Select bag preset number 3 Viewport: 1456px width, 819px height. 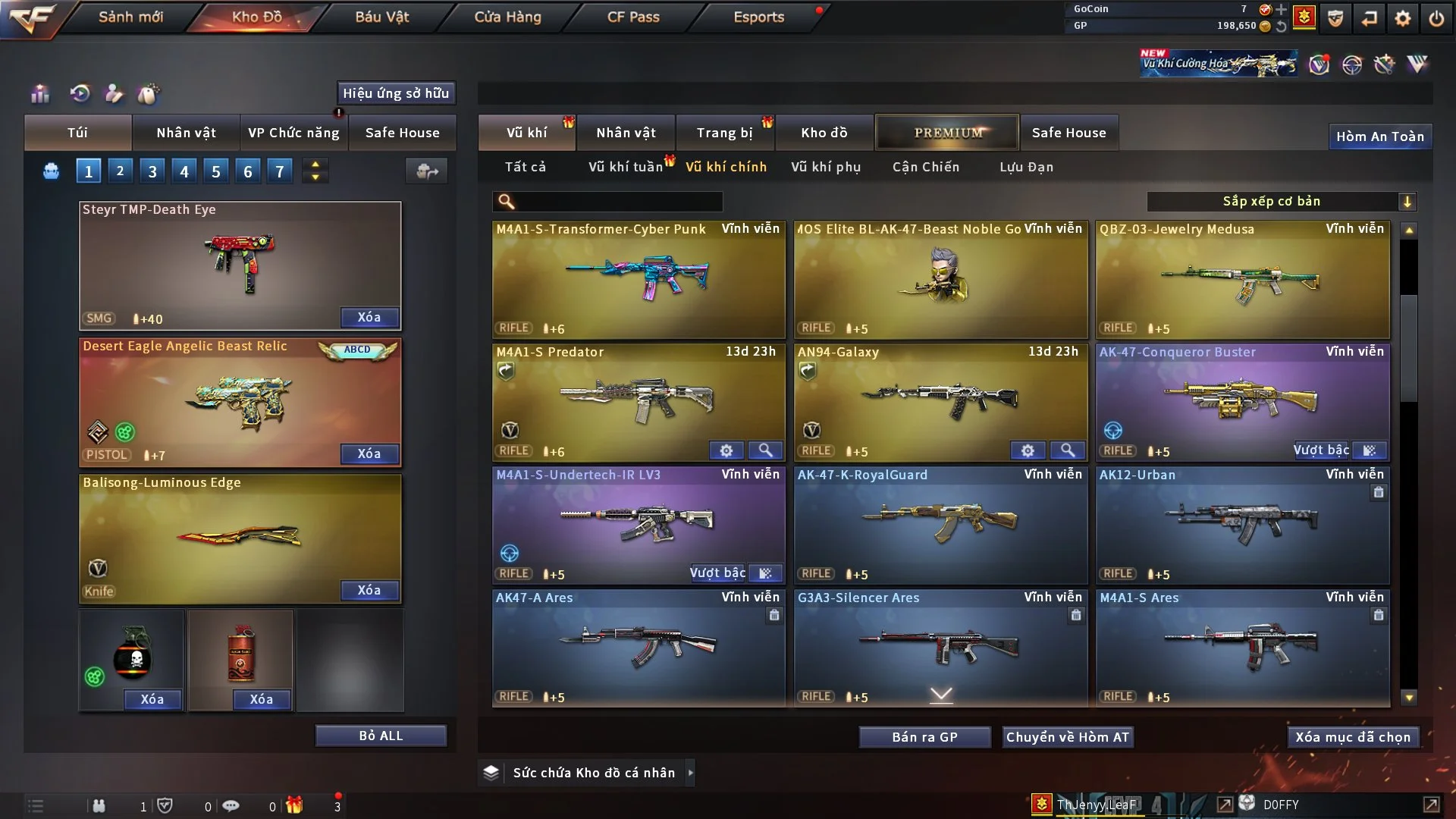(x=152, y=171)
